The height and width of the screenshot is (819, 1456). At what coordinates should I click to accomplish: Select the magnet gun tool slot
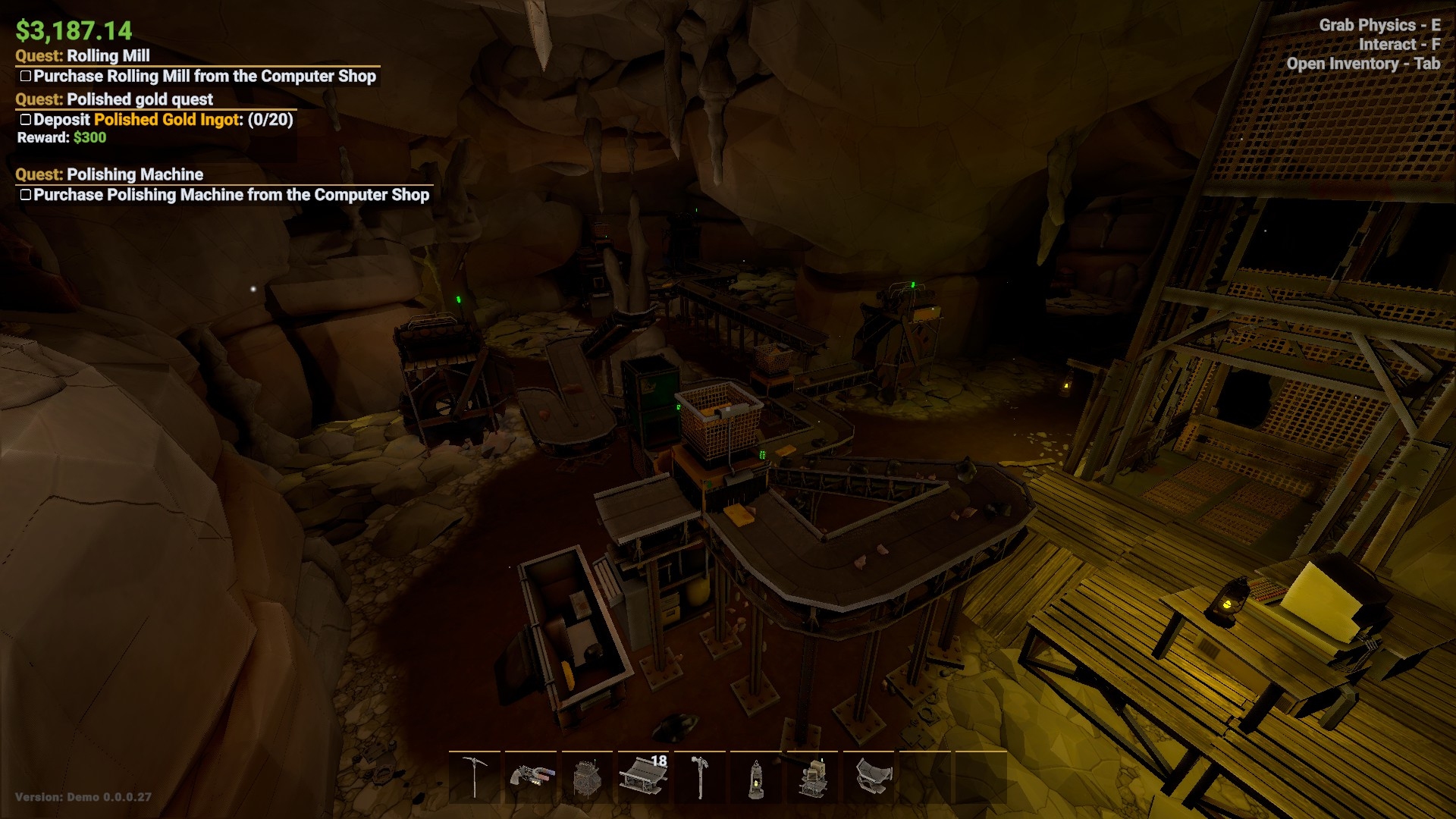click(531, 777)
